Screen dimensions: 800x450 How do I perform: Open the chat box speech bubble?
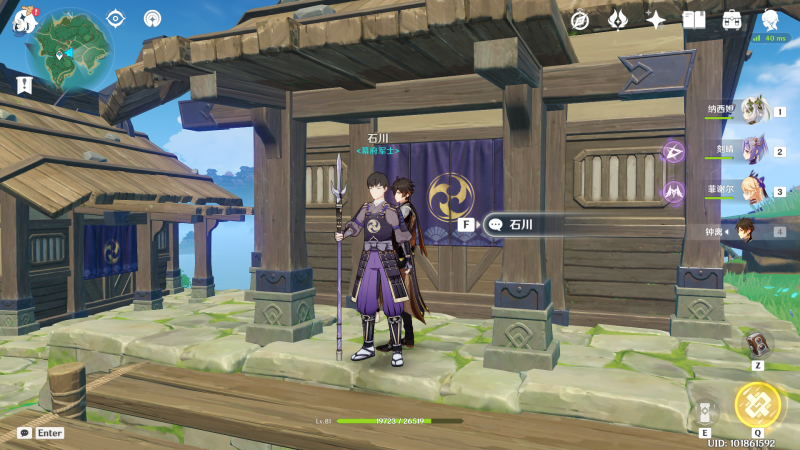(x=24, y=433)
